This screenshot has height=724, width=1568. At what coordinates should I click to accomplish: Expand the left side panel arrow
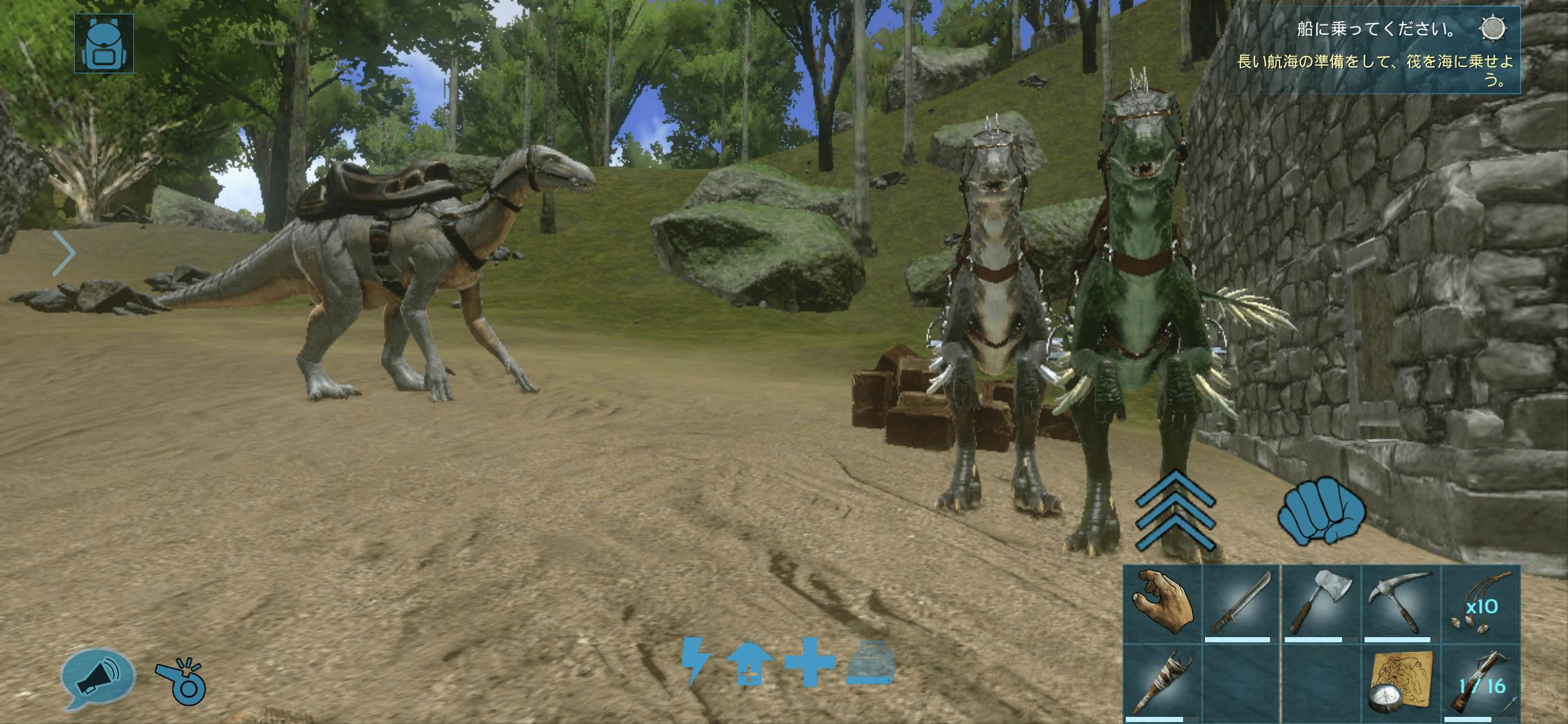pos(64,254)
